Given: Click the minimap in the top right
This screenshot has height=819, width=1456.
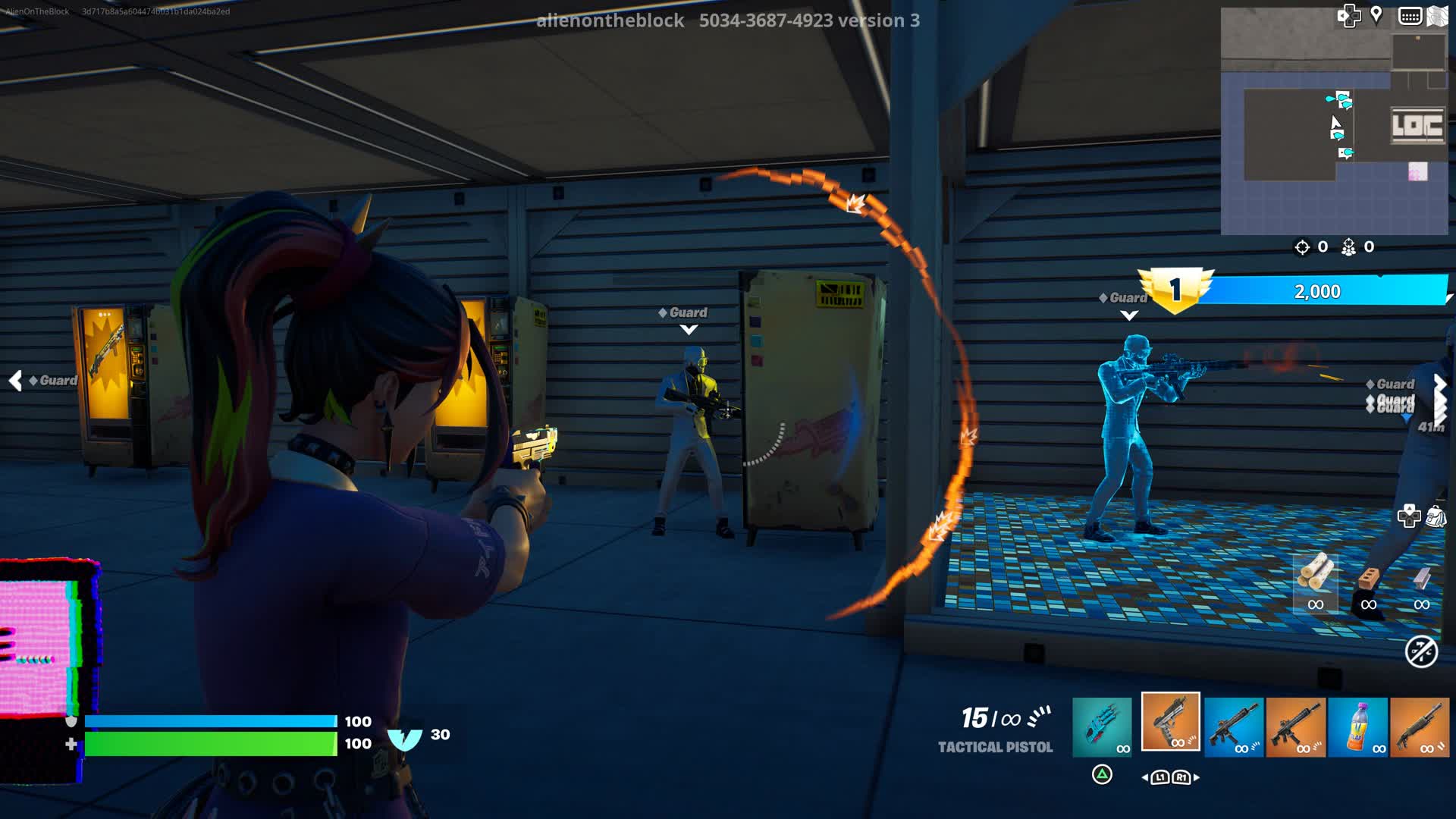Looking at the screenshot, I should point(1335,121).
